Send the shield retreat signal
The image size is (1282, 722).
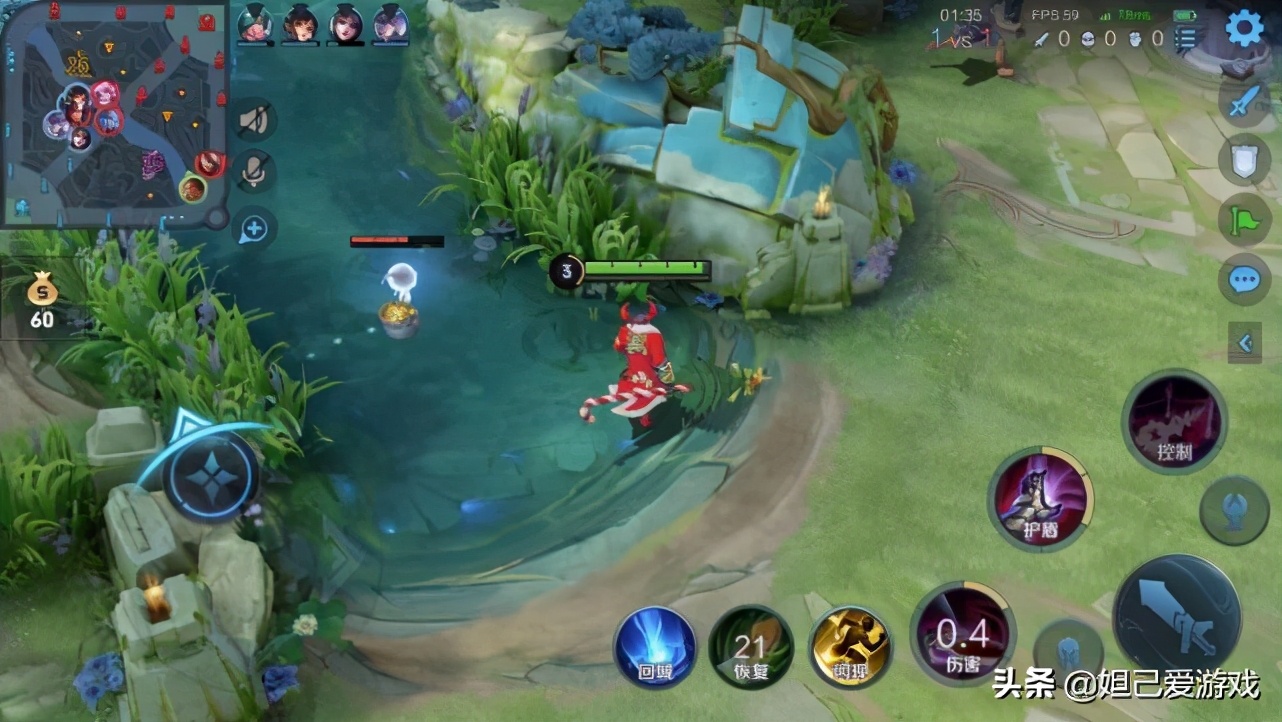click(1244, 160)
